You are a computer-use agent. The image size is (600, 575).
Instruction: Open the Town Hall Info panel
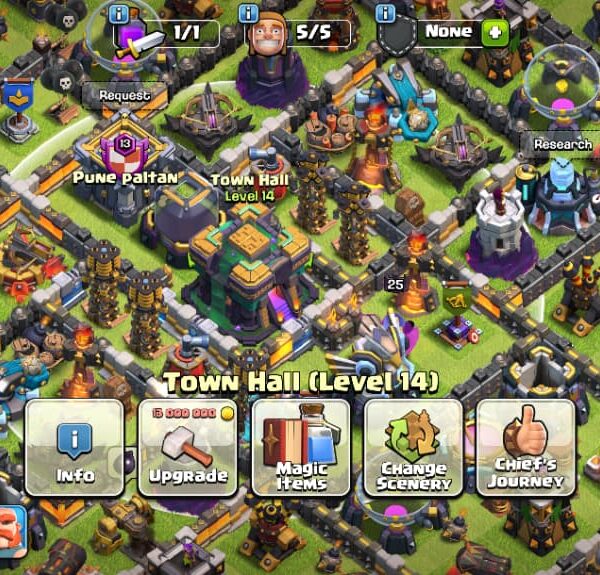click(74, 447)
